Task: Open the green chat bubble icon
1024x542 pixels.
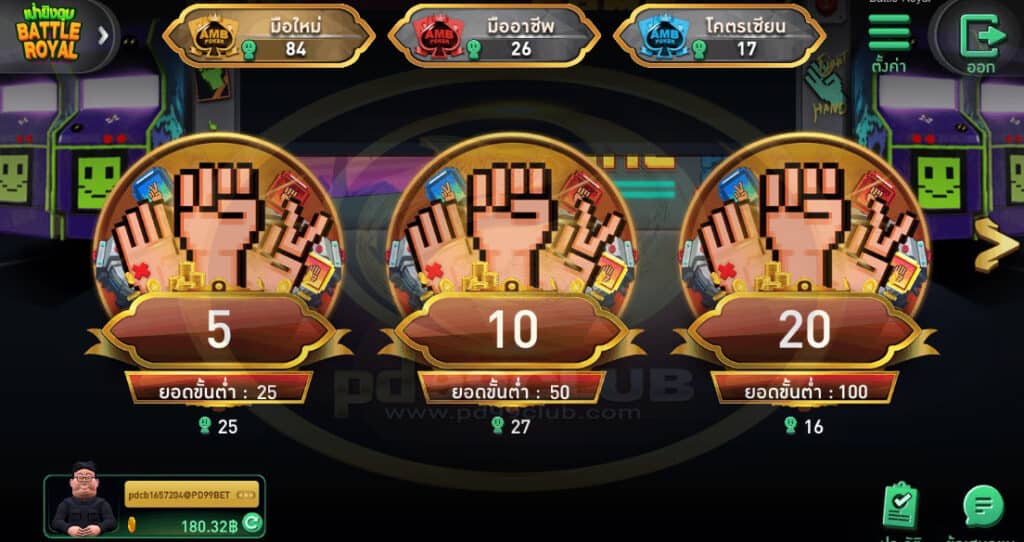Action: [982, 505]
